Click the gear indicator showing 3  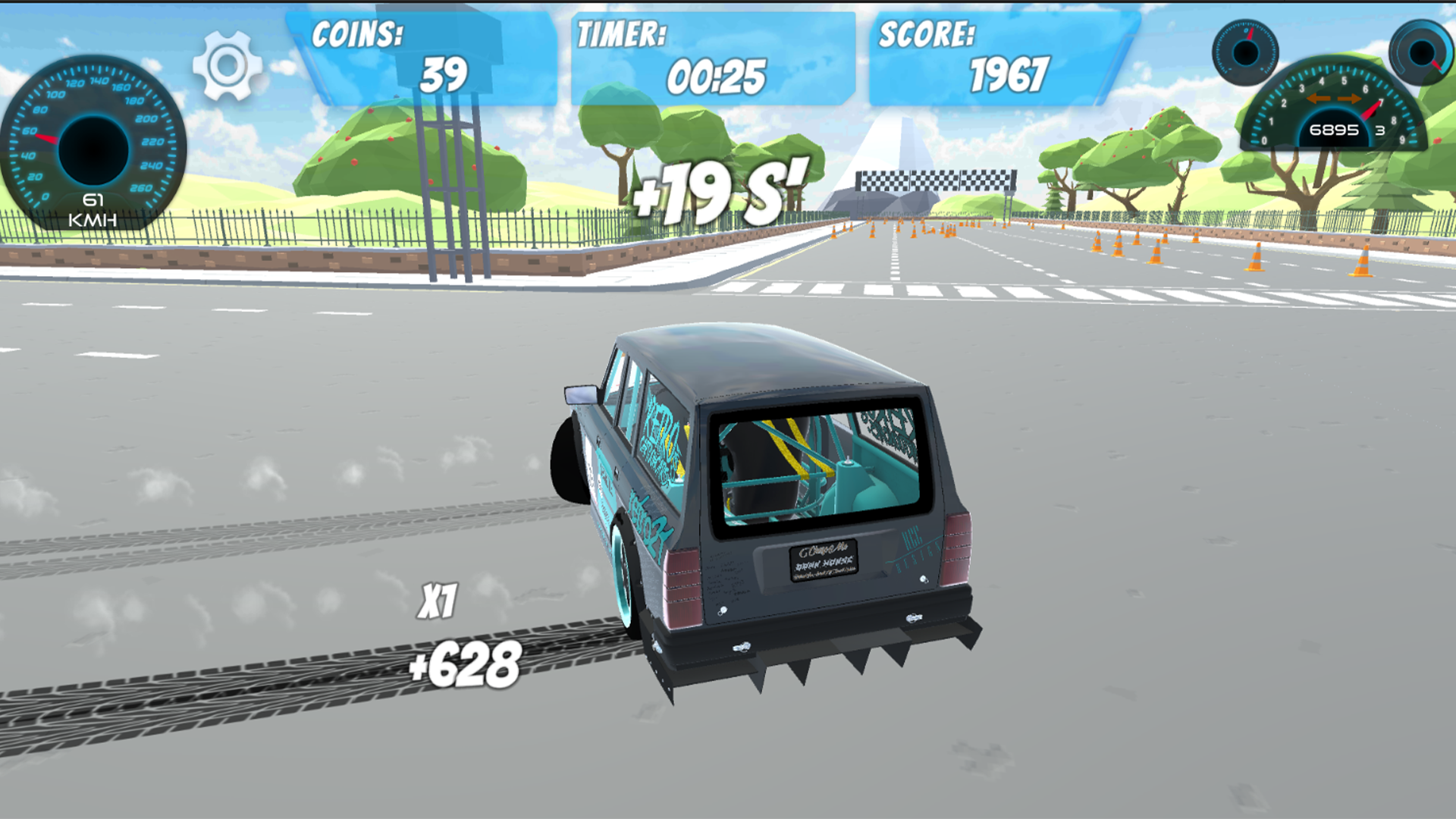[x=1379, y=130]
